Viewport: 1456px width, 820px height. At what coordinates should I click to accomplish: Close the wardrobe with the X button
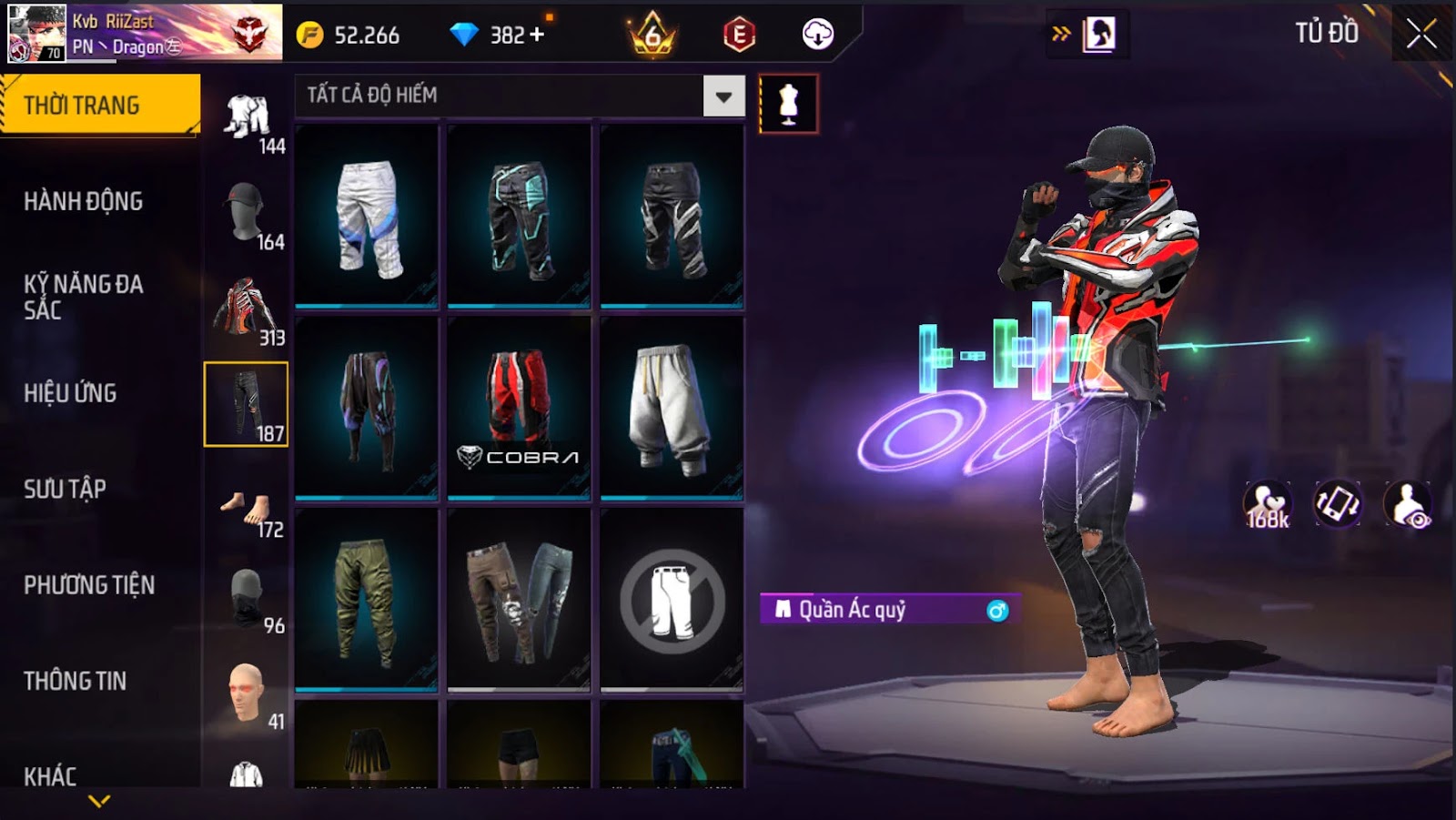(x=1421, y=35)
